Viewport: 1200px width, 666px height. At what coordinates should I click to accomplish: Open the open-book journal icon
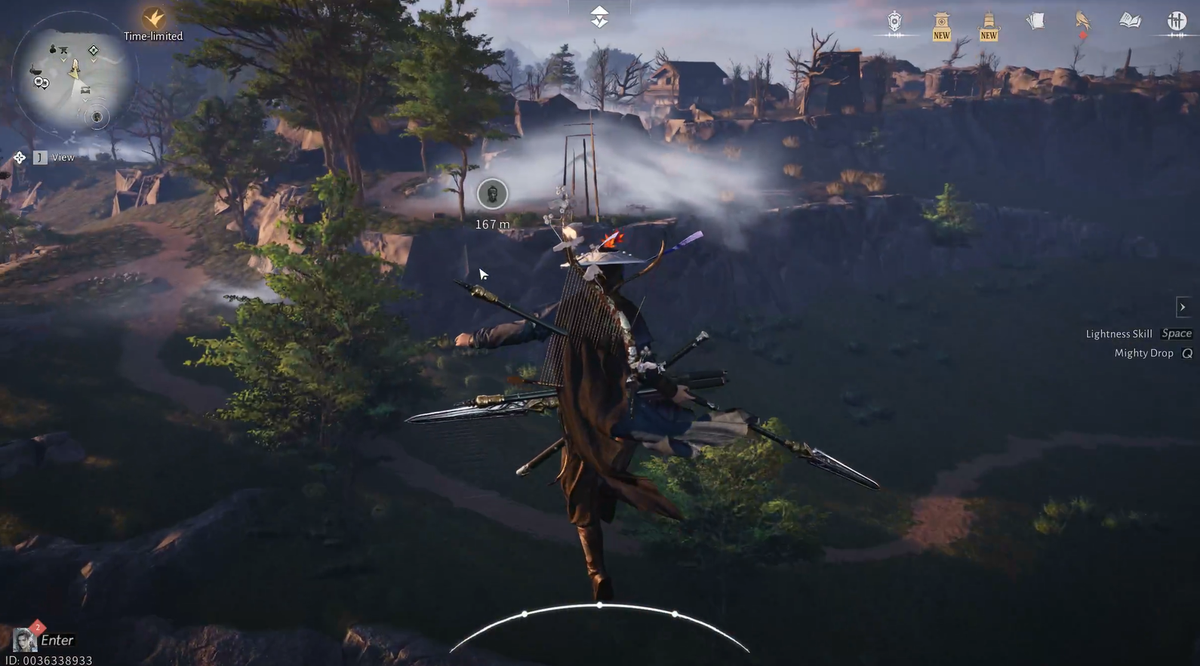point(1130,20)
